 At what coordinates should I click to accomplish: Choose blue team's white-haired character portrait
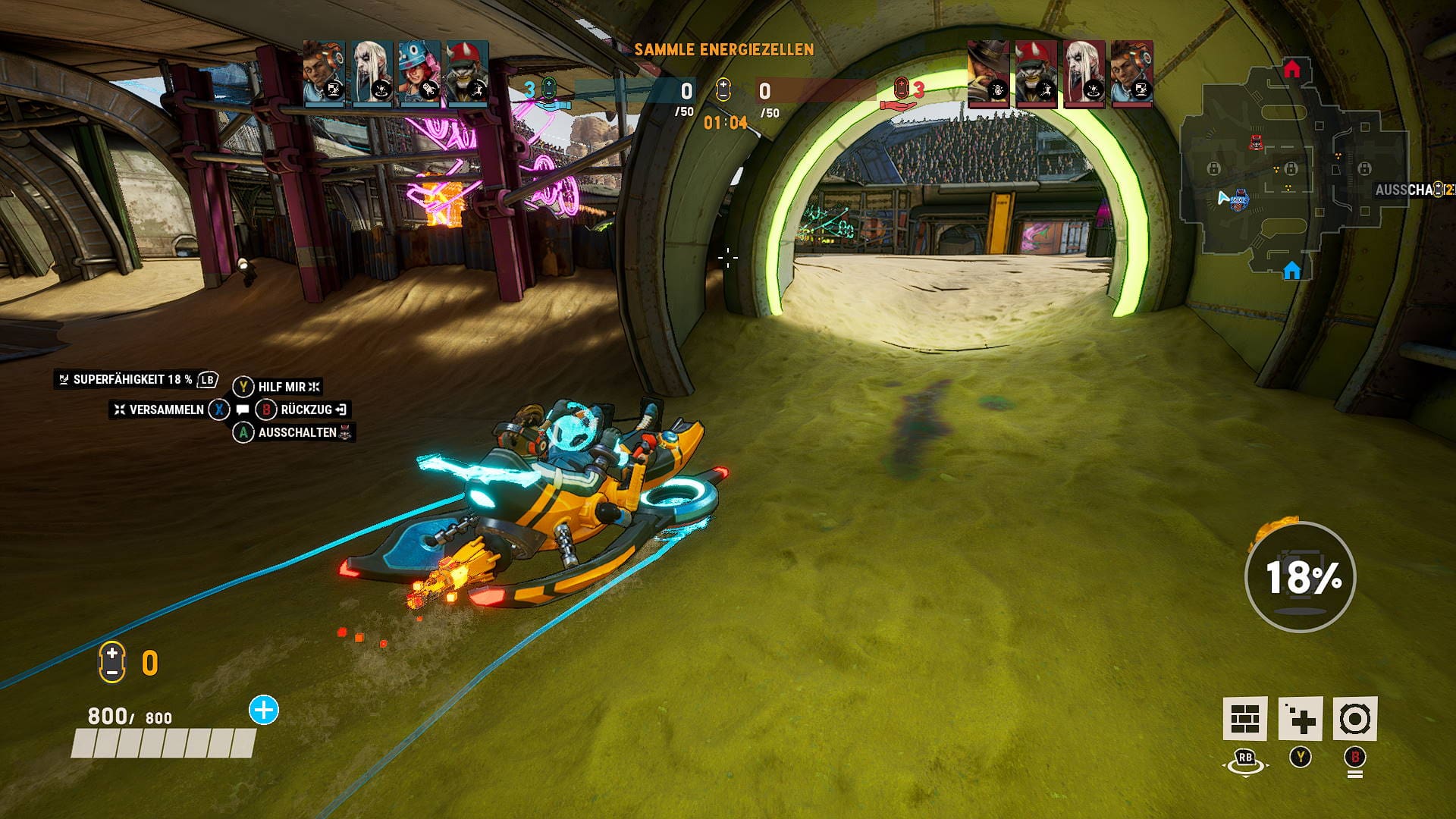(372, 72)
